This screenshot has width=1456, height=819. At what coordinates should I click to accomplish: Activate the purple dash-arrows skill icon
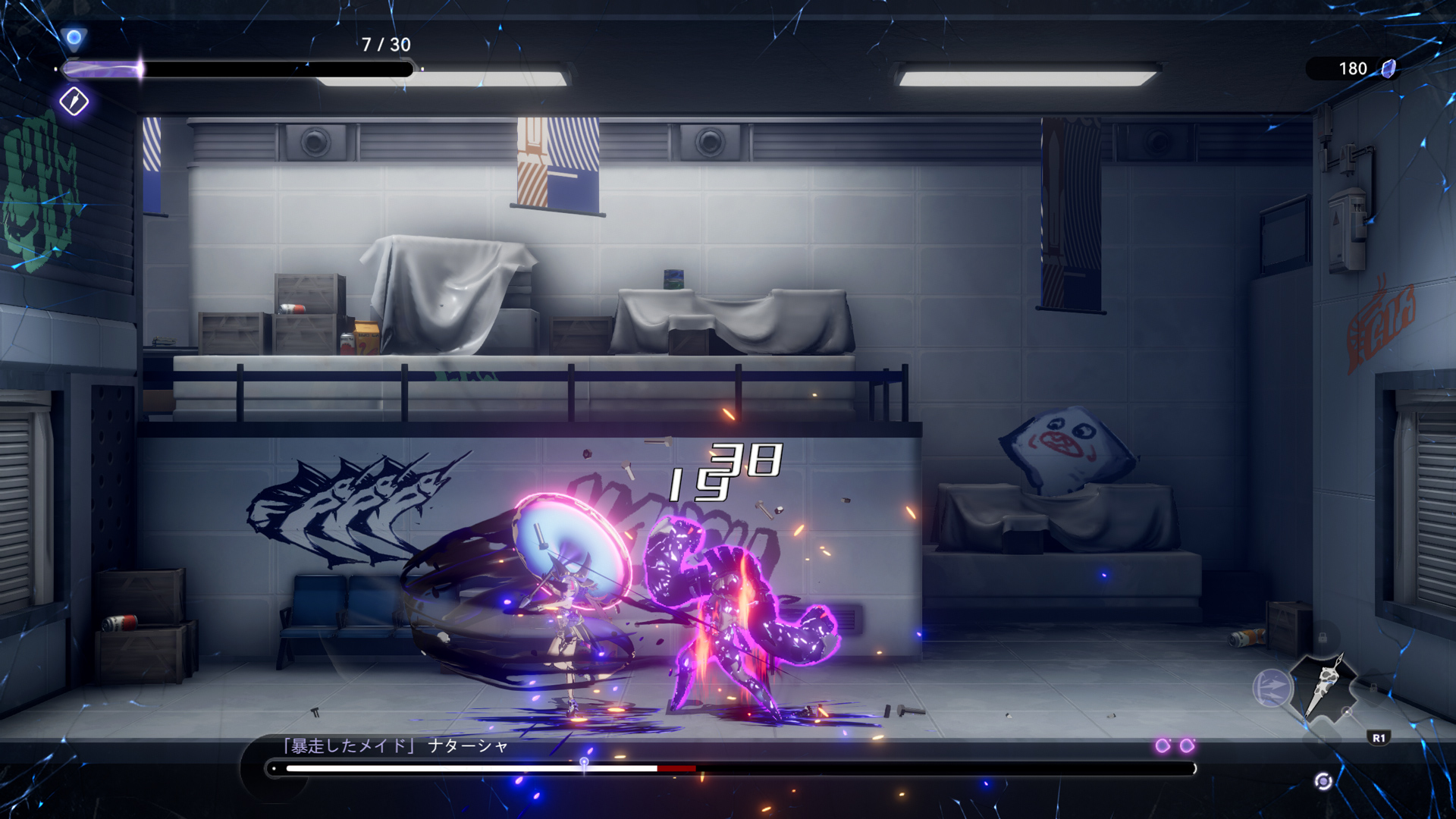pos(1272,689)
